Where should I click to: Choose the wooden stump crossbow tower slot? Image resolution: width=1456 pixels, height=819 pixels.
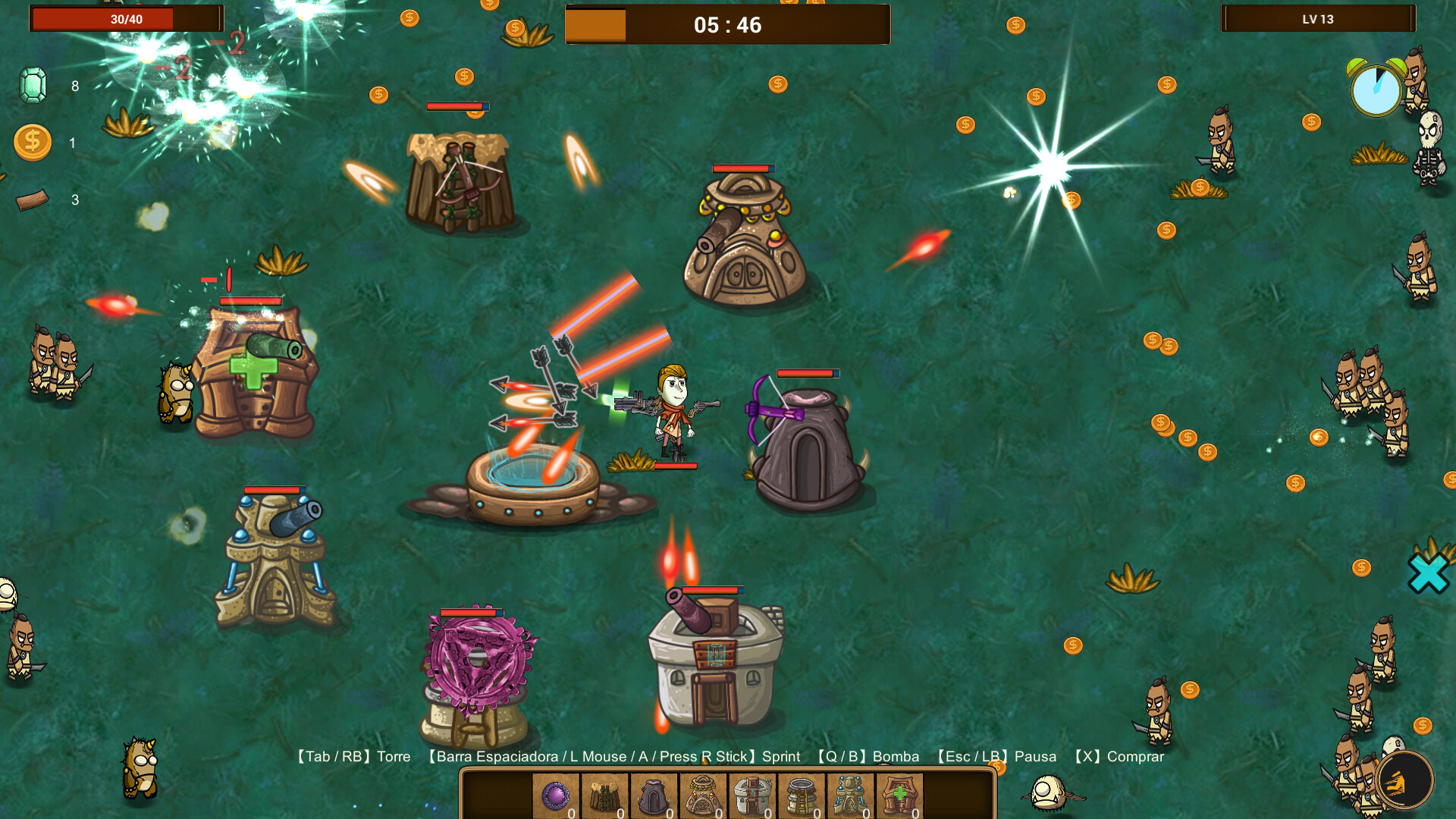[x=605, y=796]
